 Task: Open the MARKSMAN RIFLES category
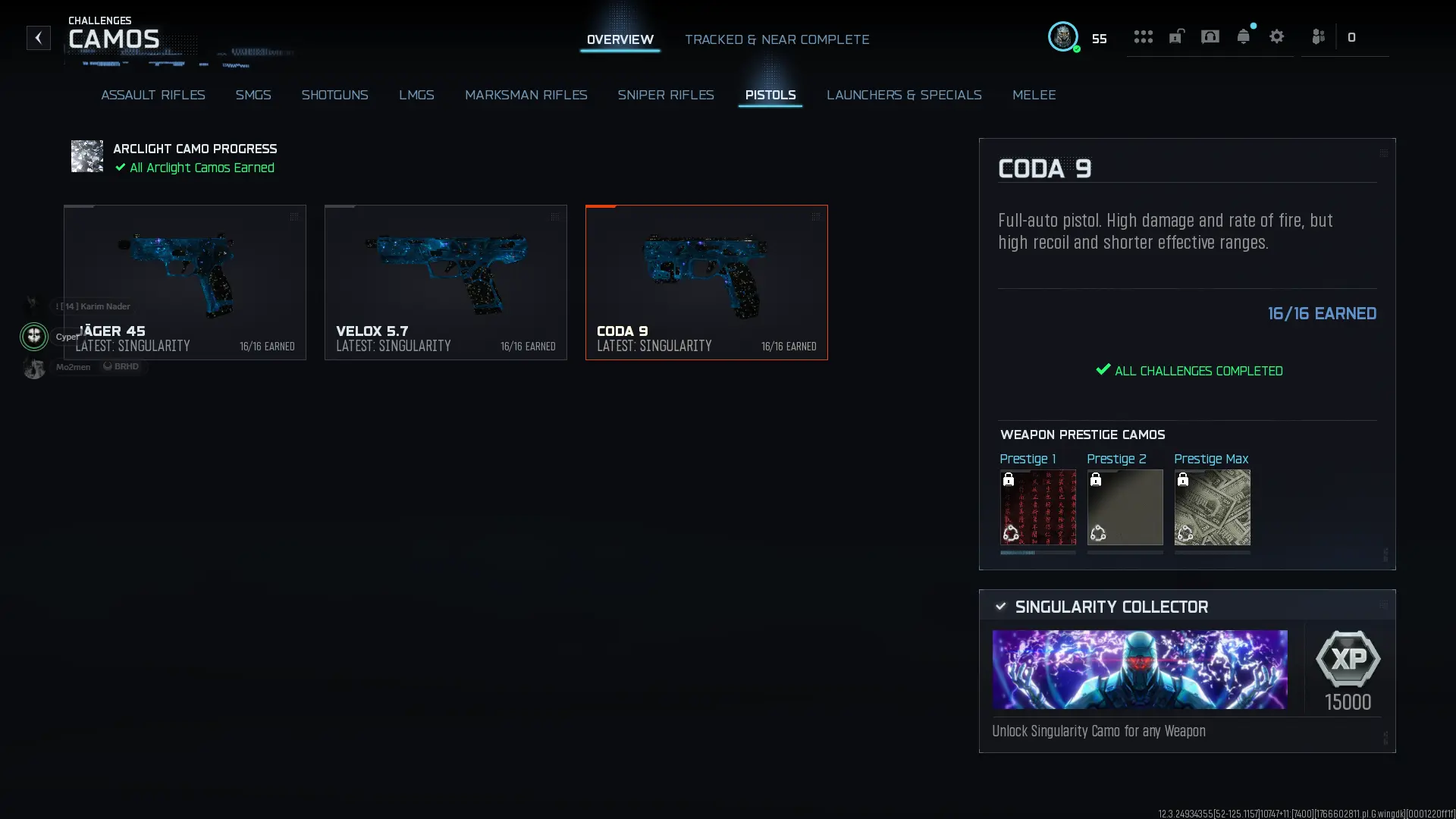[526, 95]
